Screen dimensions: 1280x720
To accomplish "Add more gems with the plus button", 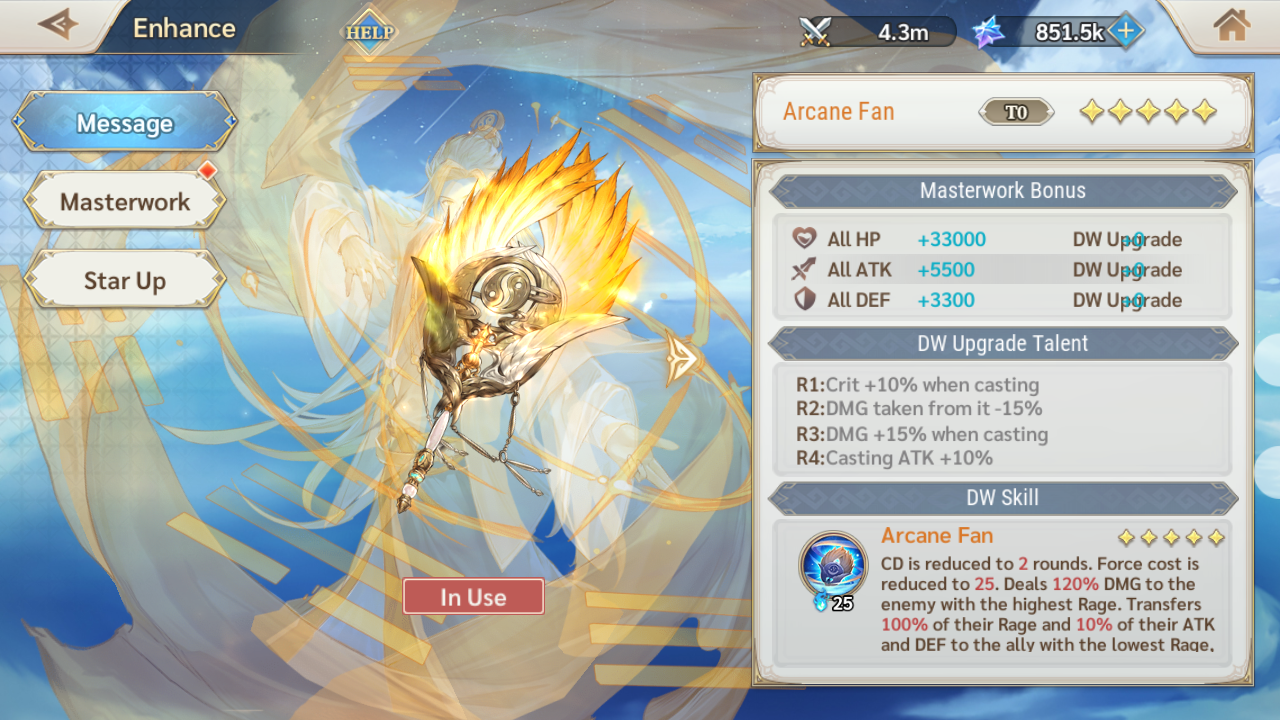I will point(1126,31).
